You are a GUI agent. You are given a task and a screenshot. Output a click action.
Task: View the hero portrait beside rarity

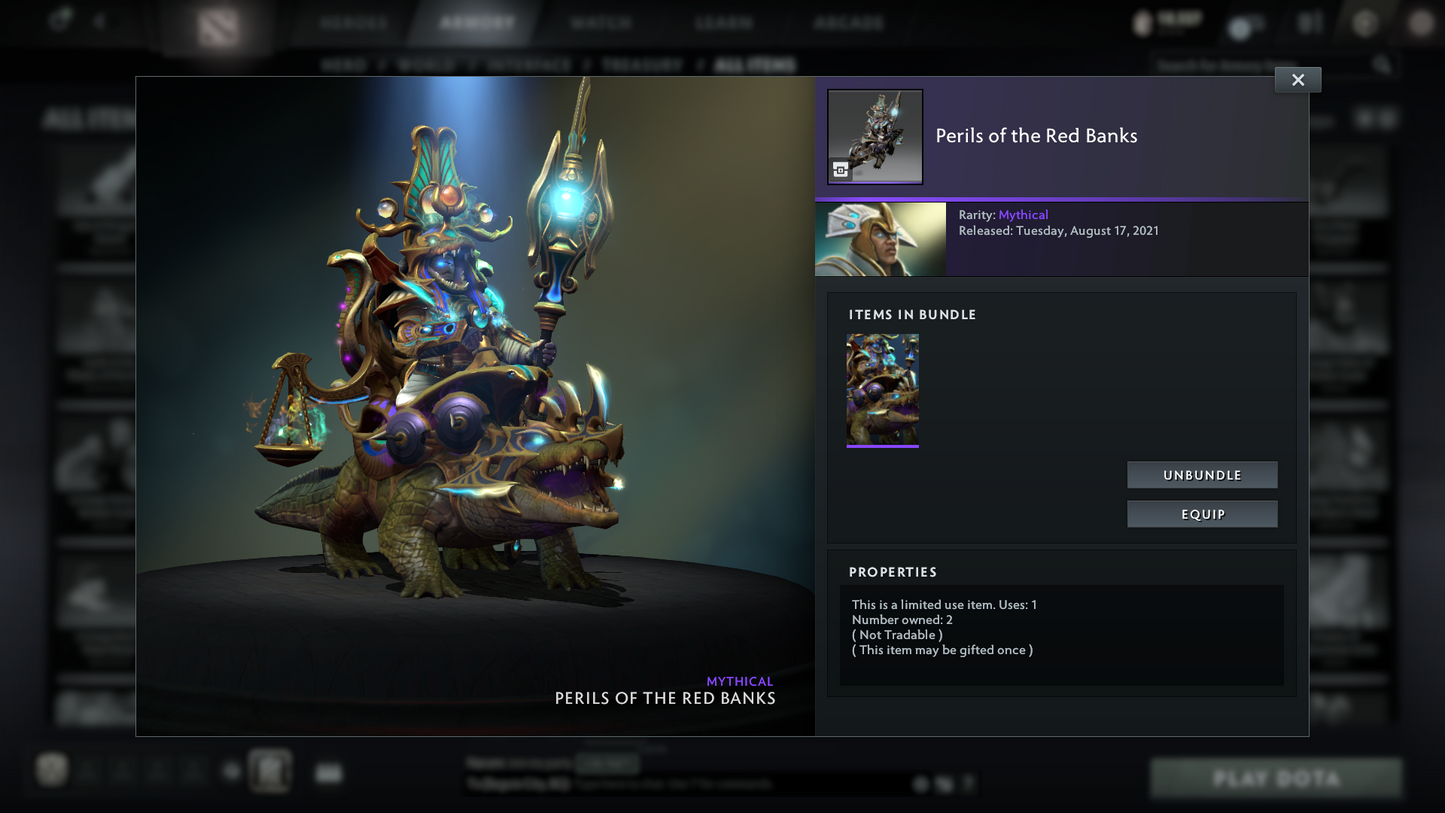880,239
